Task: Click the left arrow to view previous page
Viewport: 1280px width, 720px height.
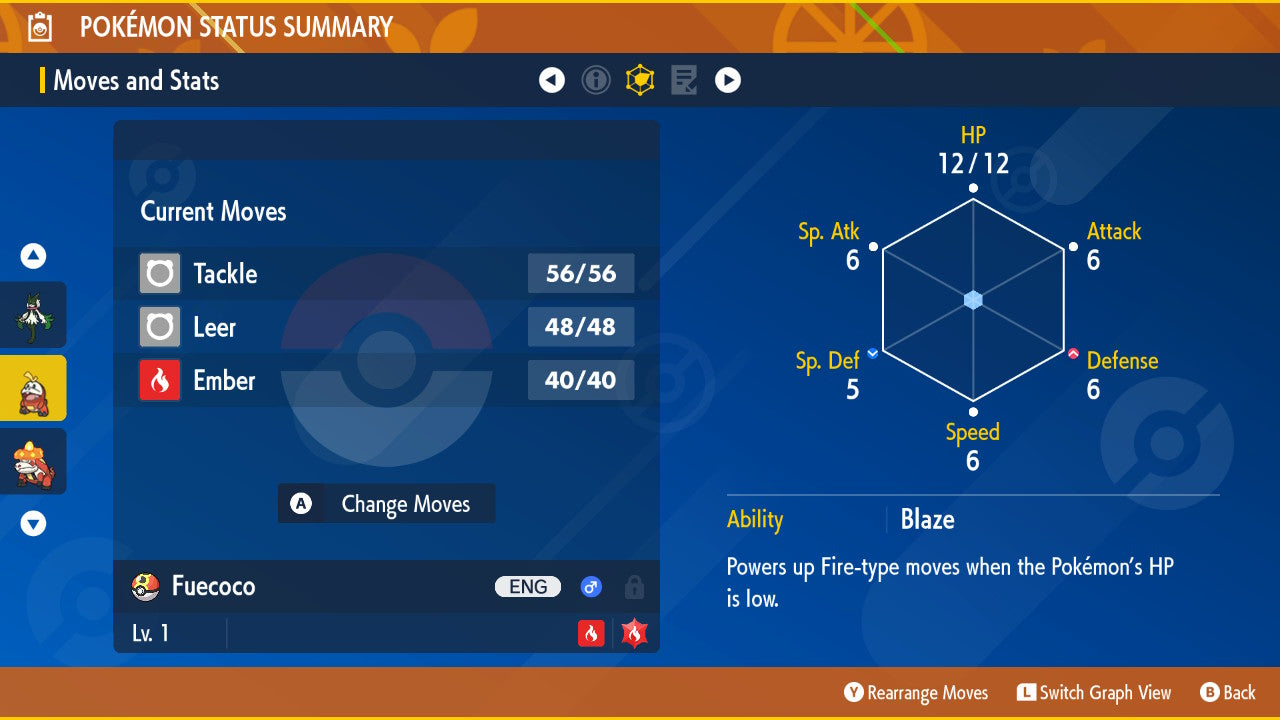Action: coord(552,80)
